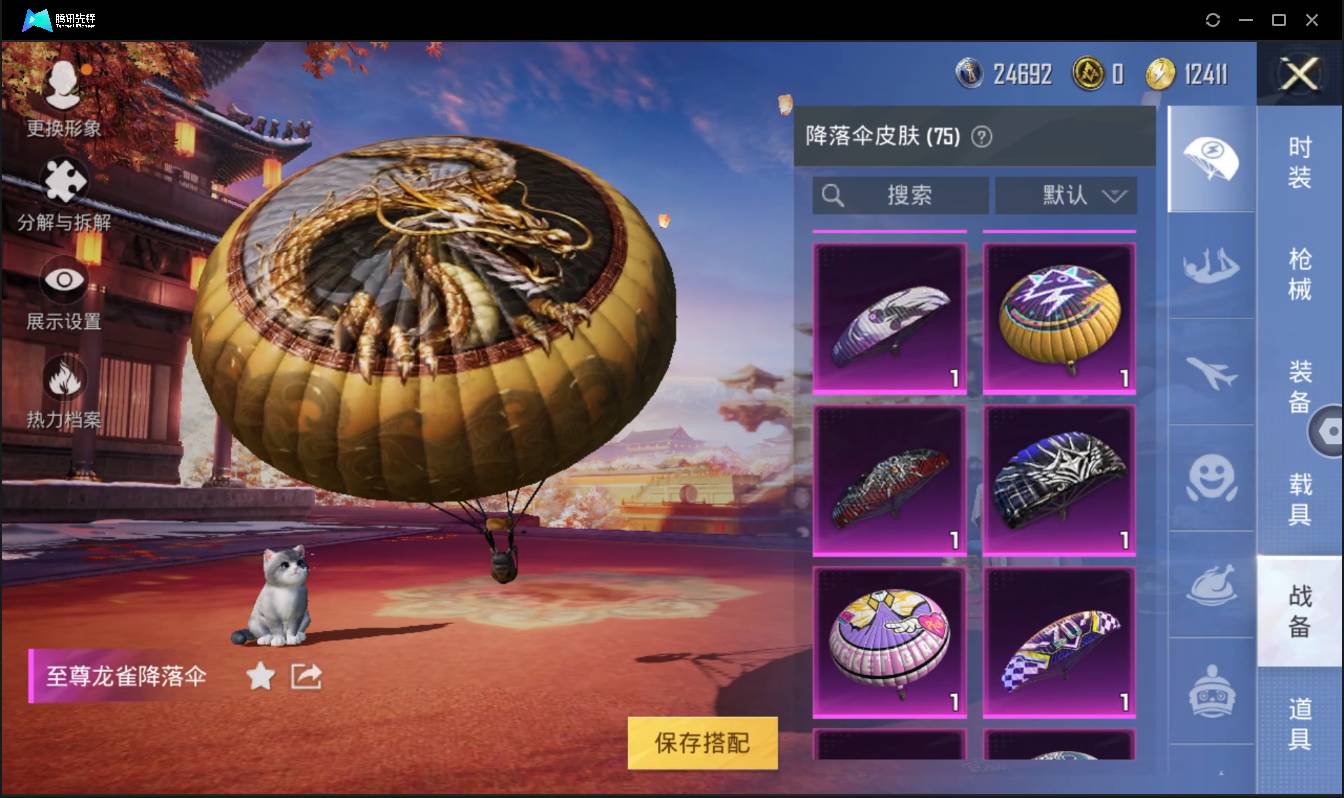
Task: Select the skydiving posture category icon
Action: click(1210, 265)
